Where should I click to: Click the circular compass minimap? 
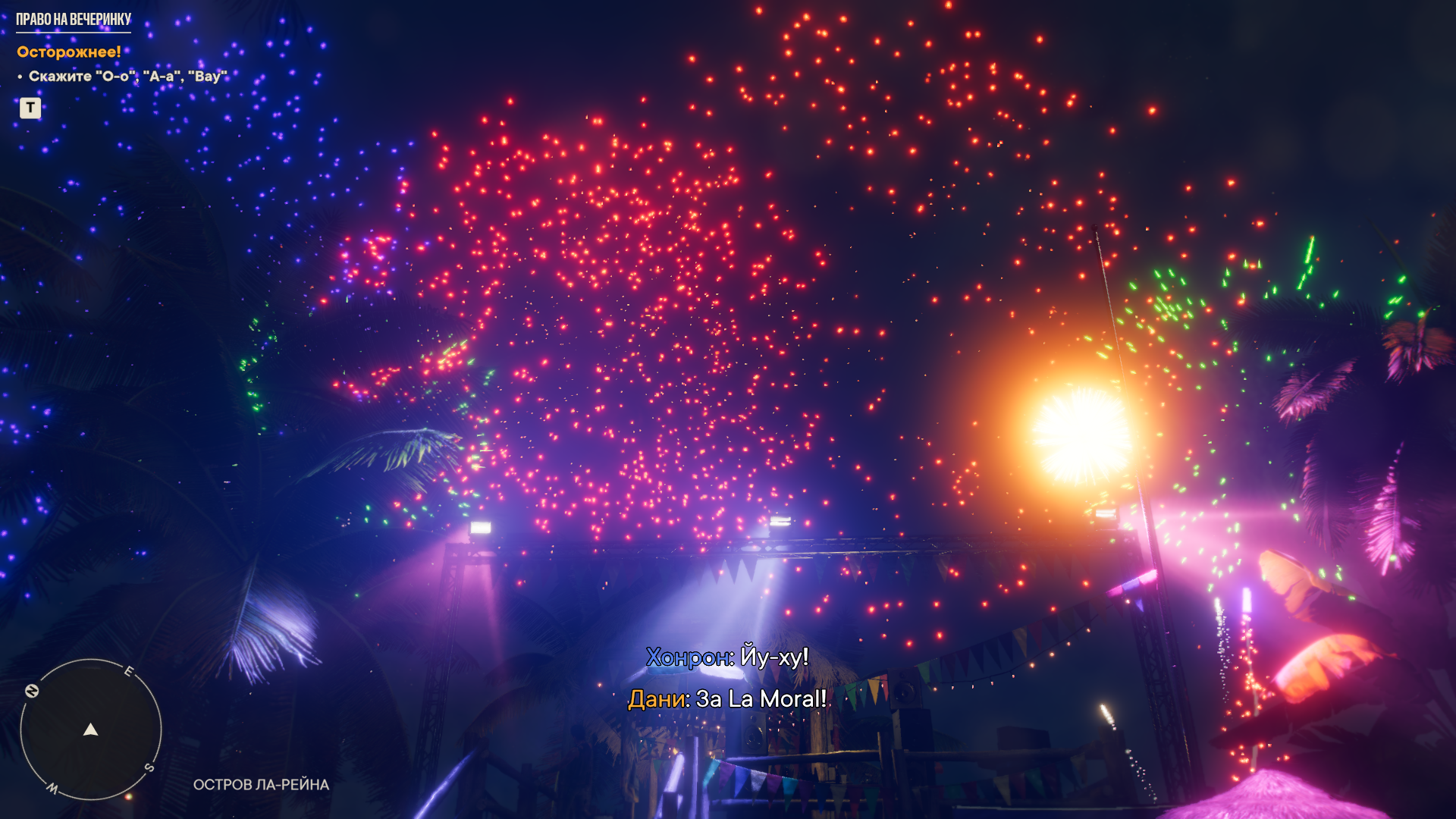pos(91,730)
